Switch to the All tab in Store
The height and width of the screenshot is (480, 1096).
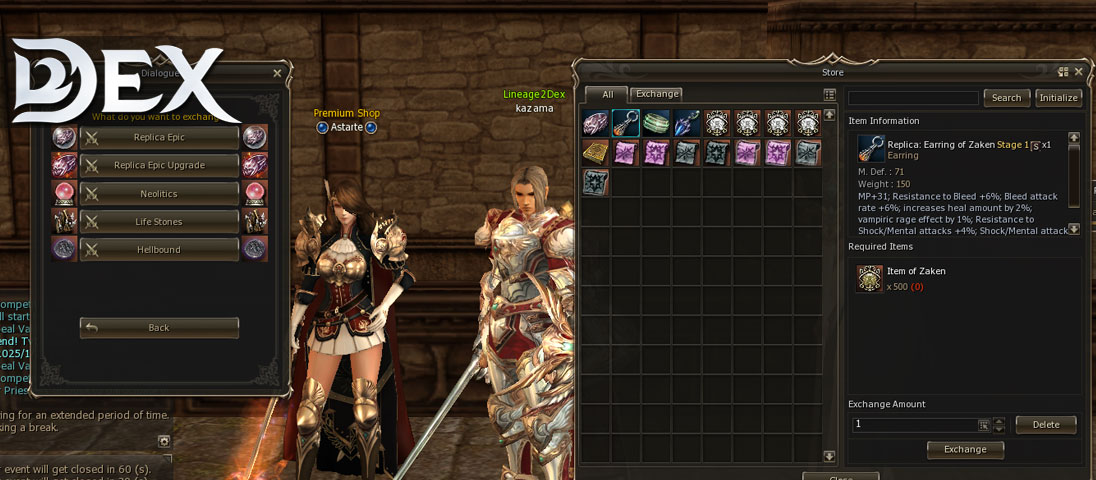pyautogui.click(x=607, y=95)
